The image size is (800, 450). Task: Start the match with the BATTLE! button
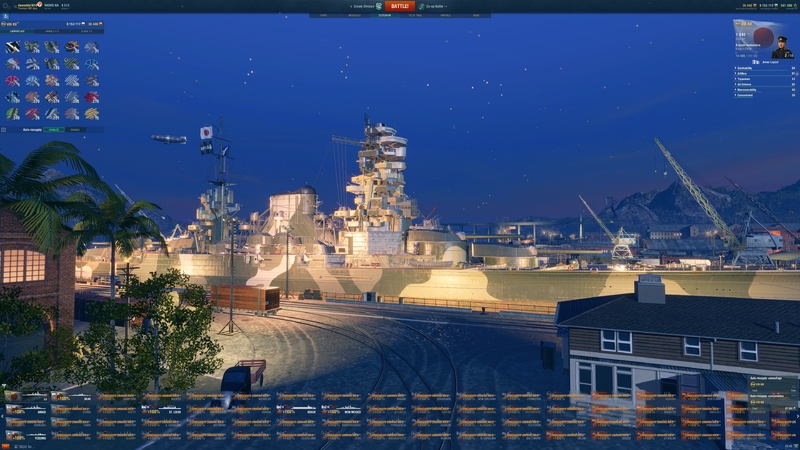coord(399,6)
